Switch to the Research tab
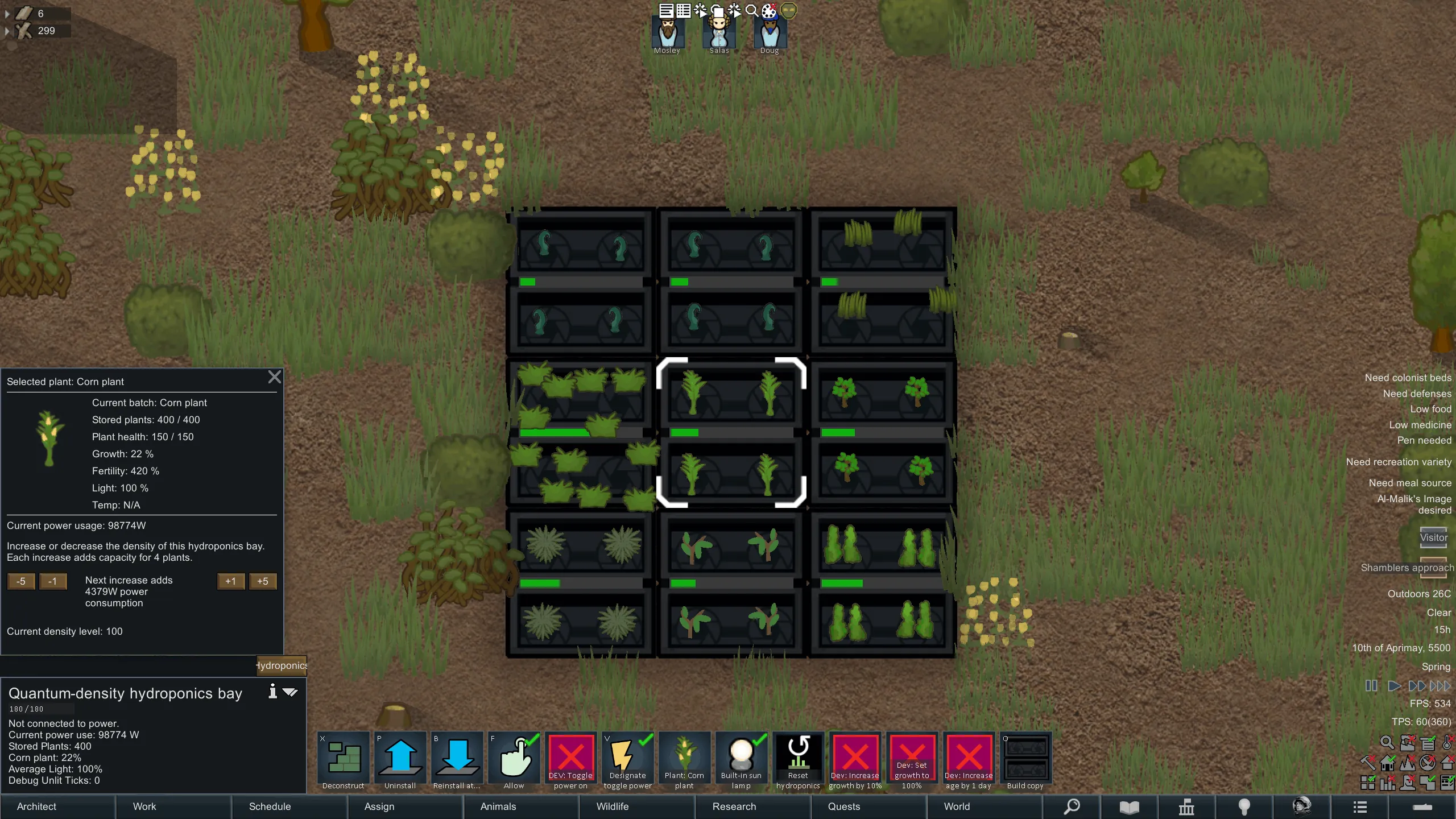Image resolution: width=1456 pixels, height=819 pixels. (x=734, y=806)
